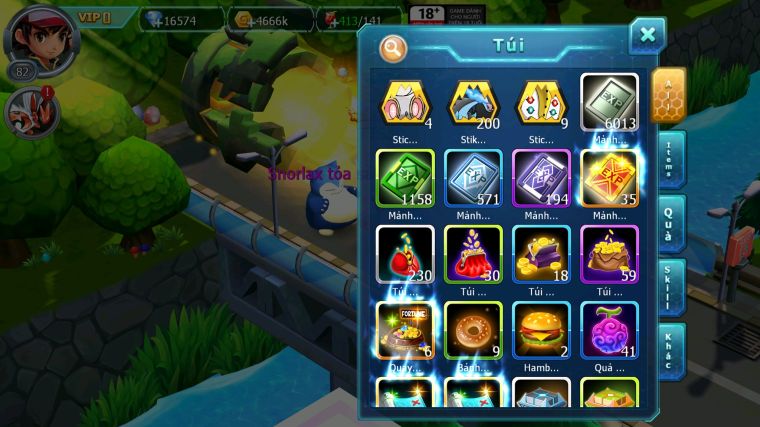Viewport: 760px width, 427px height.
Task: Pick the purple EXP shard slot
Action: coord(541,177)
